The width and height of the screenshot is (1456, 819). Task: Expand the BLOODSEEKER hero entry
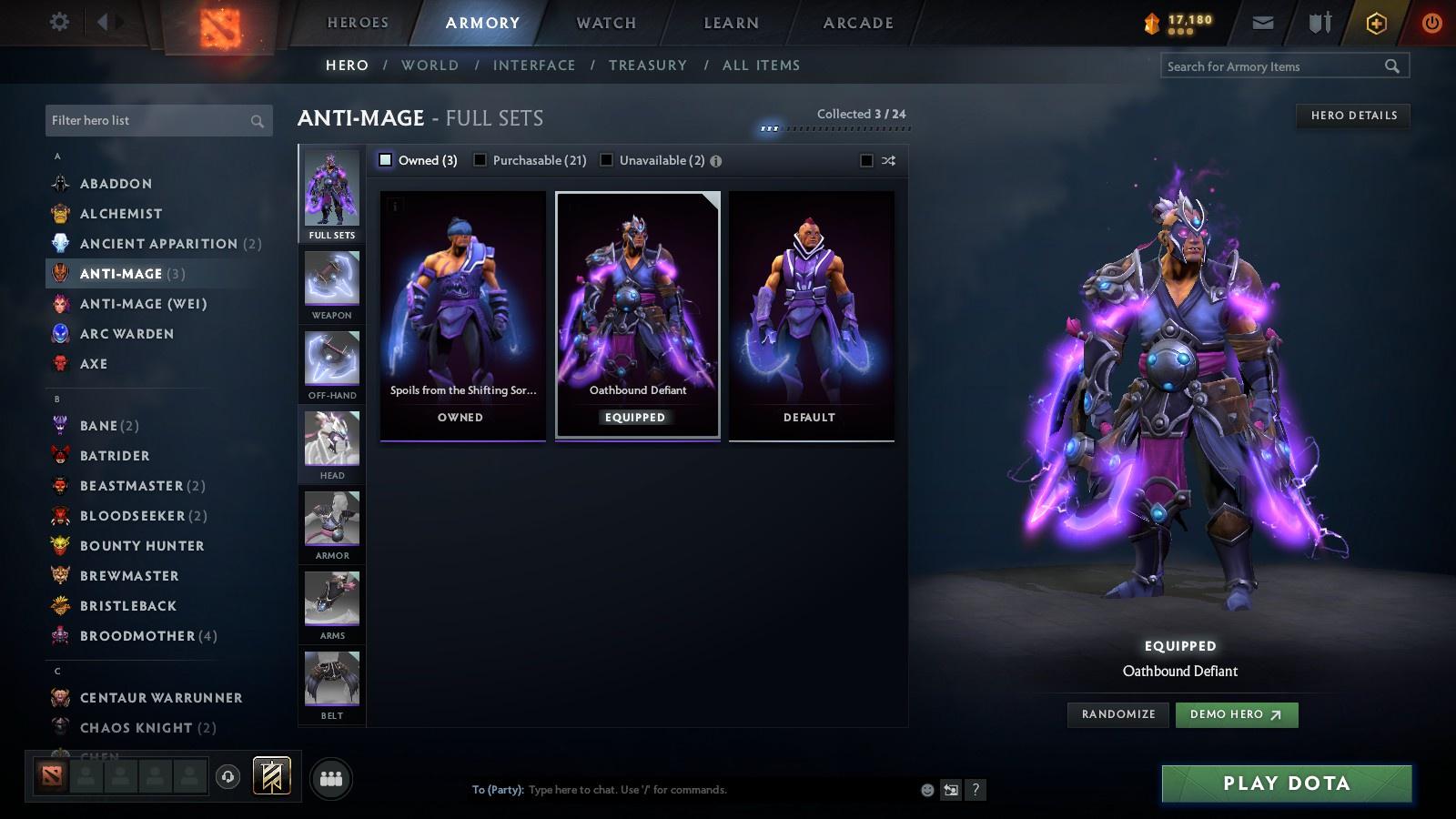(132, 515)
